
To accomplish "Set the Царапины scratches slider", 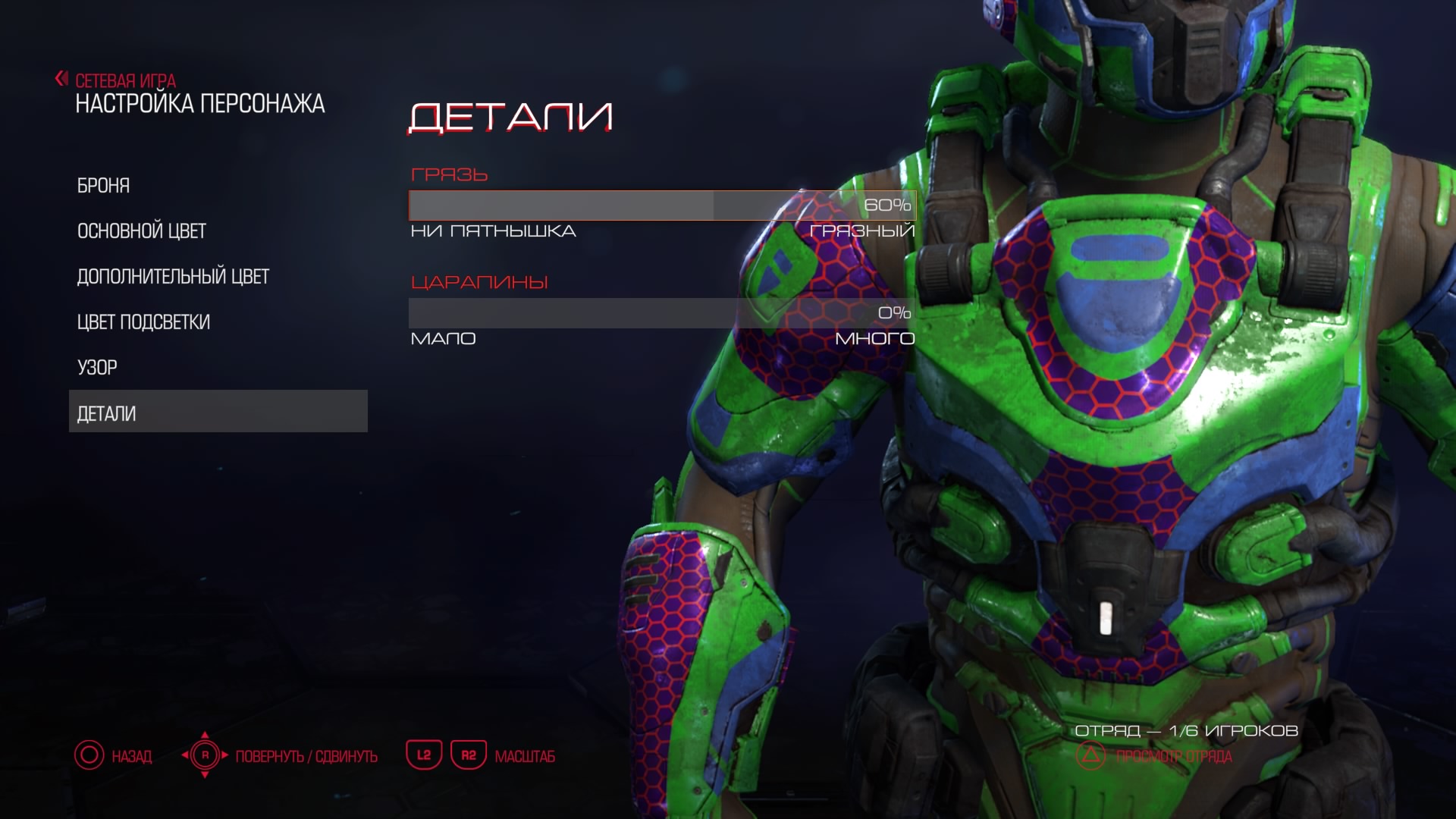I will tap(662, 313).
